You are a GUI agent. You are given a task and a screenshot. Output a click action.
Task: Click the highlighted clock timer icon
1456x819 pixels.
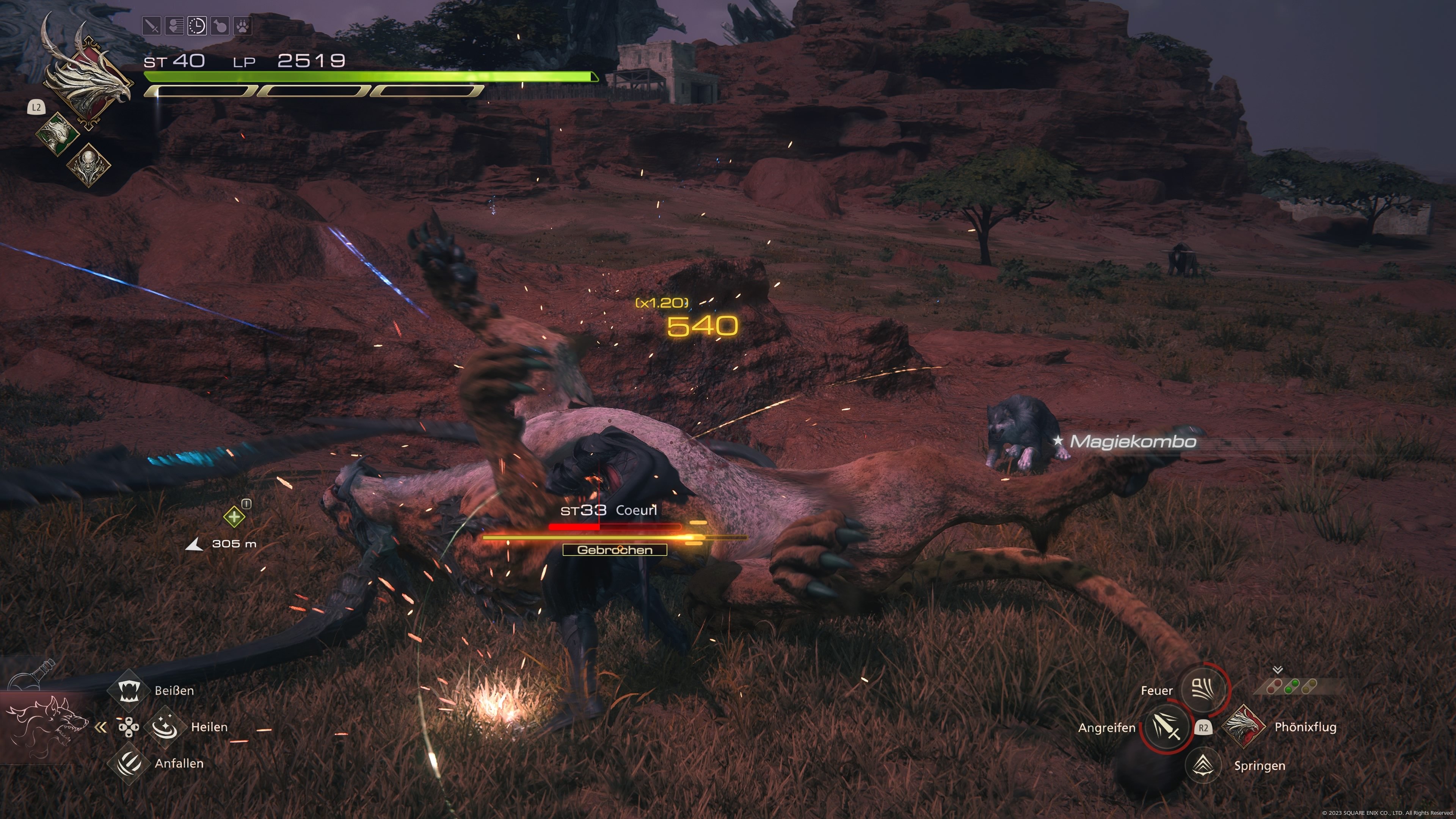(x=197, y=25)
